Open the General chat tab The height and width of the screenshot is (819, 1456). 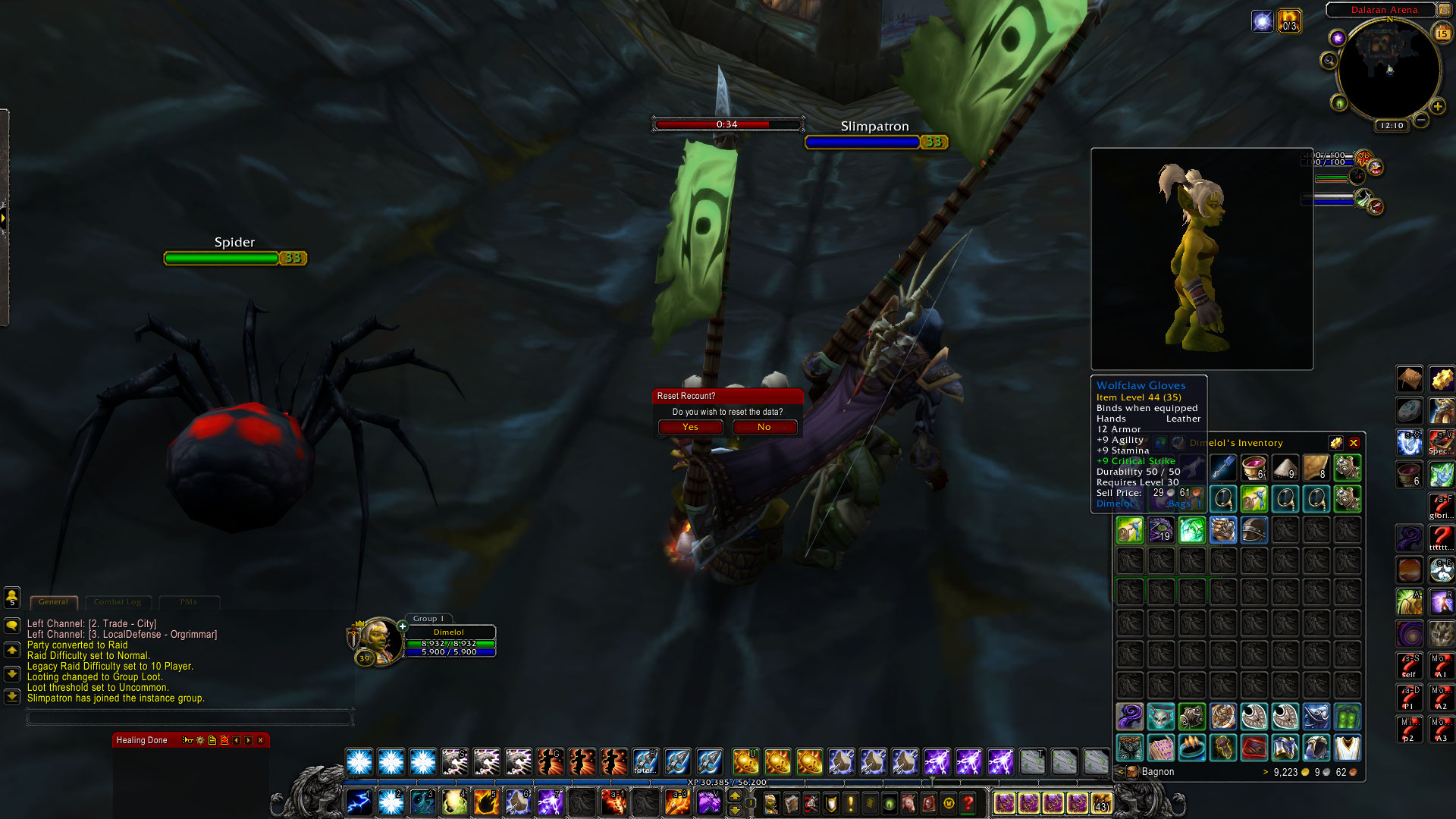(53, 602)
